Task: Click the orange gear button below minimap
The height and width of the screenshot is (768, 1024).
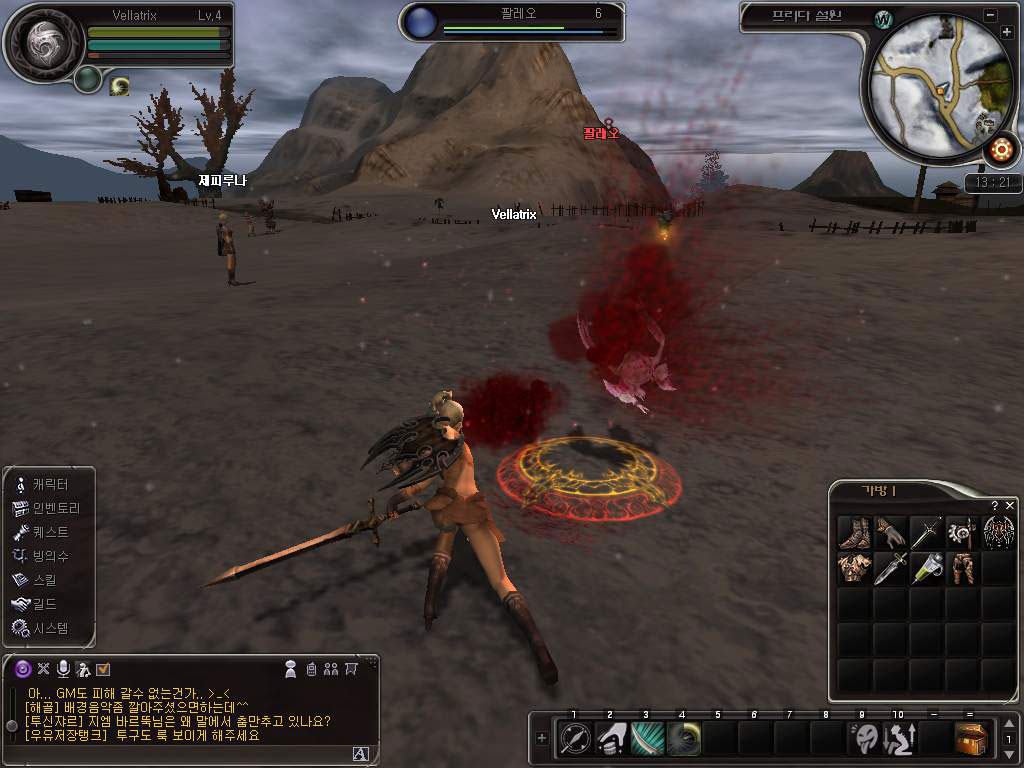Action: [x=1000, y=151]
